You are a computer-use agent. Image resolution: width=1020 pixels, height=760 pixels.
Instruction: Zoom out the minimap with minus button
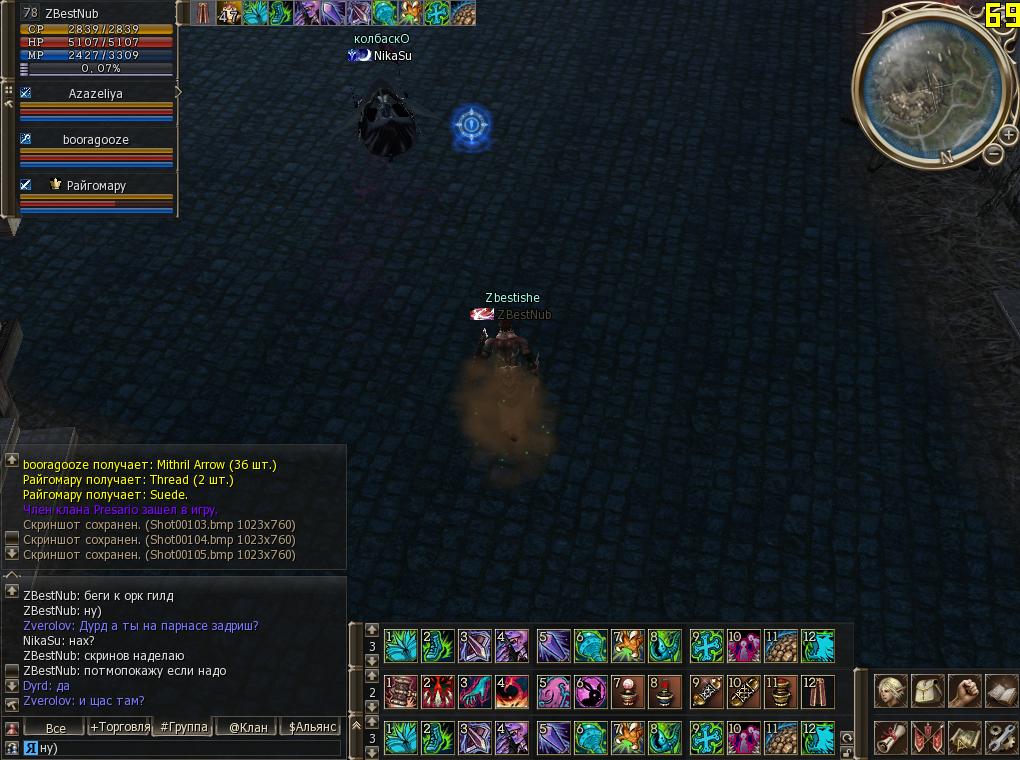click(993, 154)
